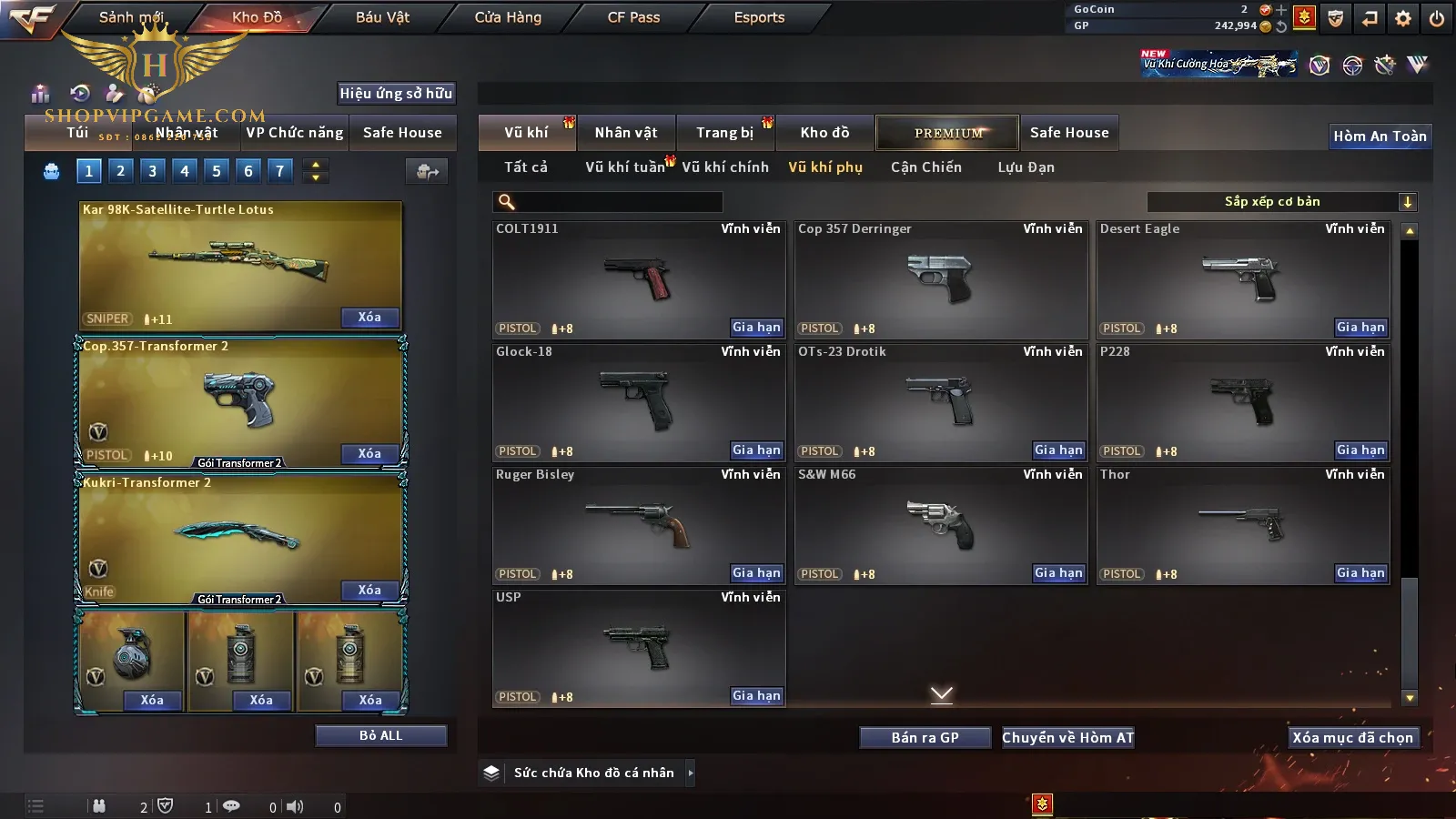Switch to the PREMIUM tab
This screenshot has width=1456, height=819.
click(x=948, y=133)
